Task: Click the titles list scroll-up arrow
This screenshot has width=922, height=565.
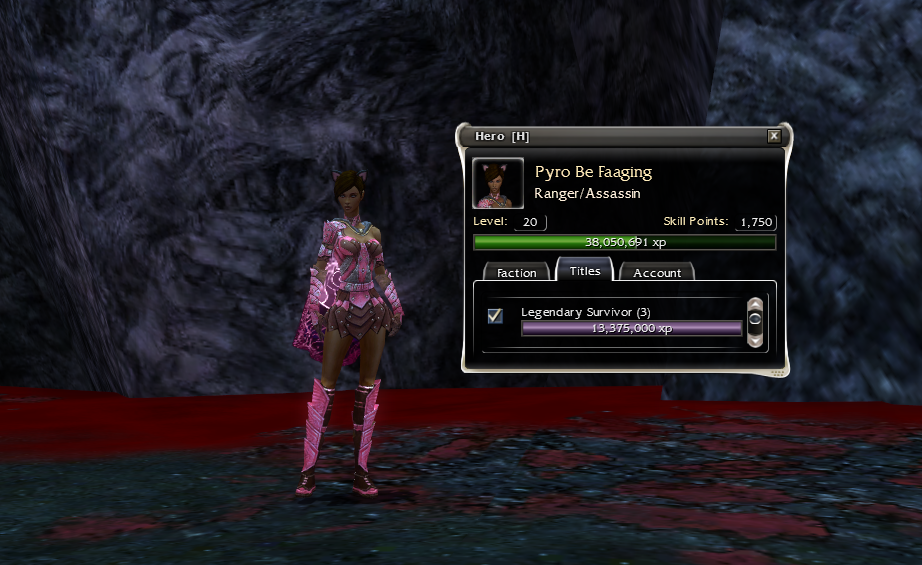Action: pyautogui.click(x=755, y=304)
